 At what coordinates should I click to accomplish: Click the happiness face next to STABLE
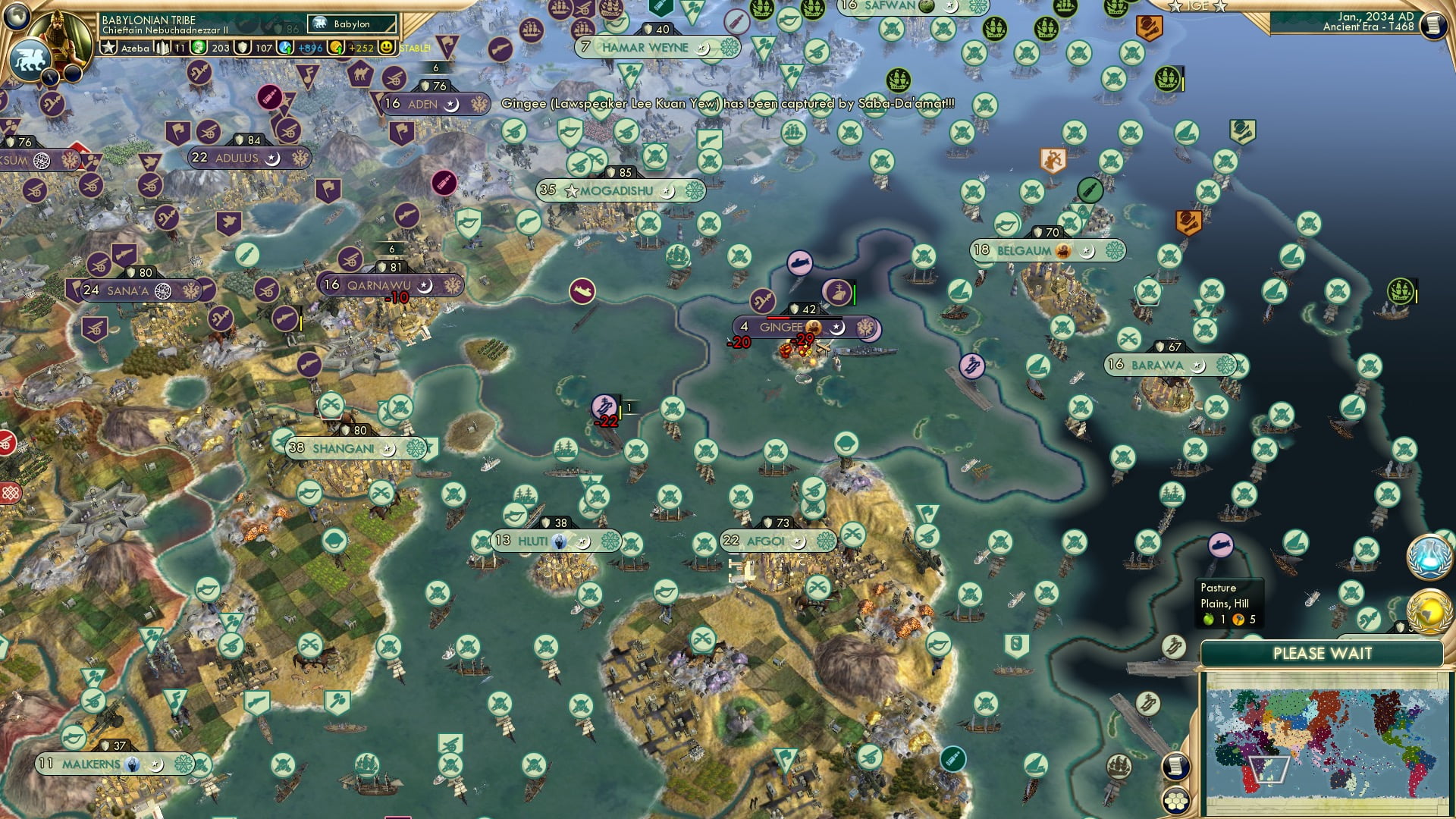(387, 47)
